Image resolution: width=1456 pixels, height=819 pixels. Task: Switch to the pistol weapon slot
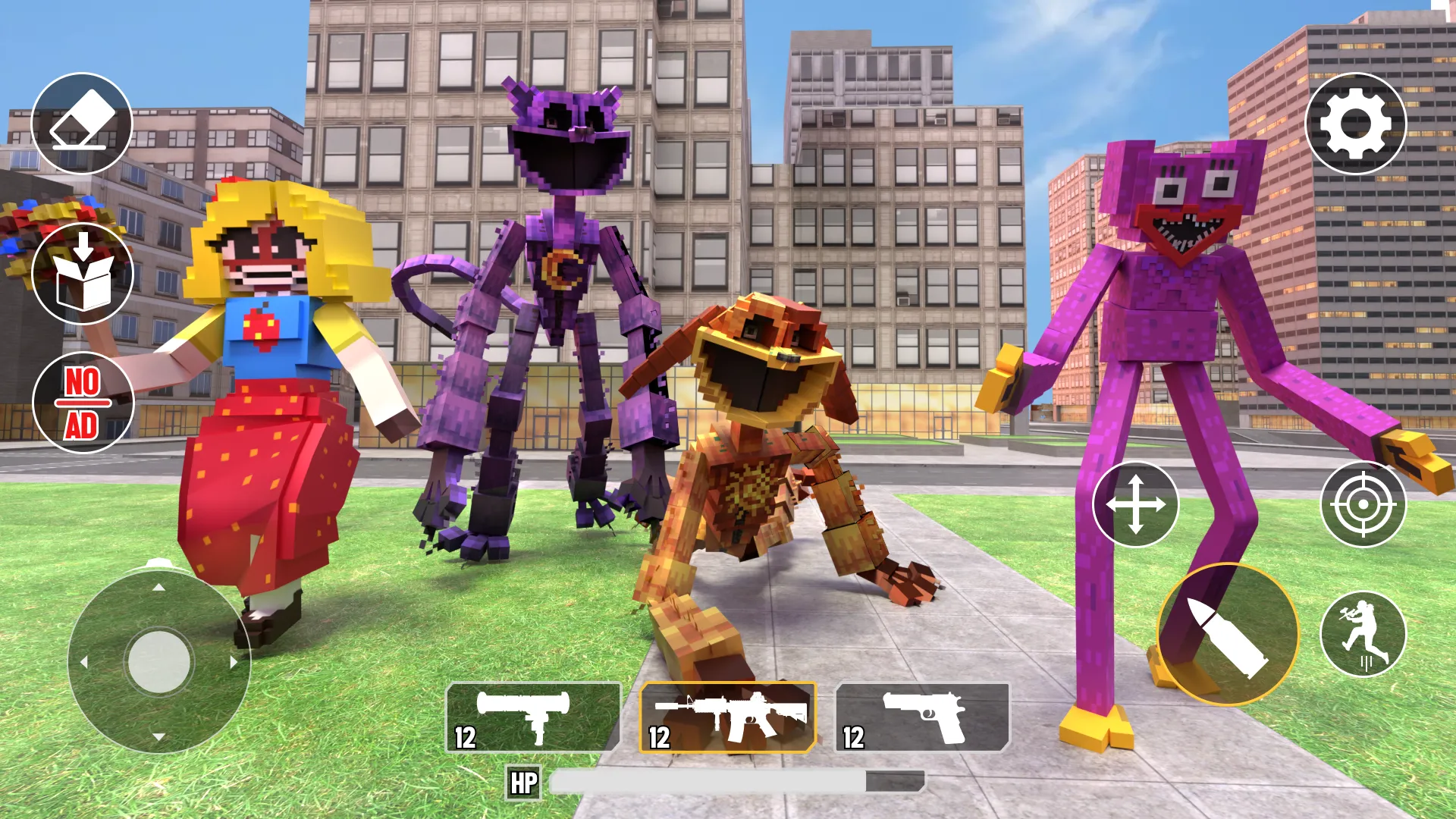point(922,717)
